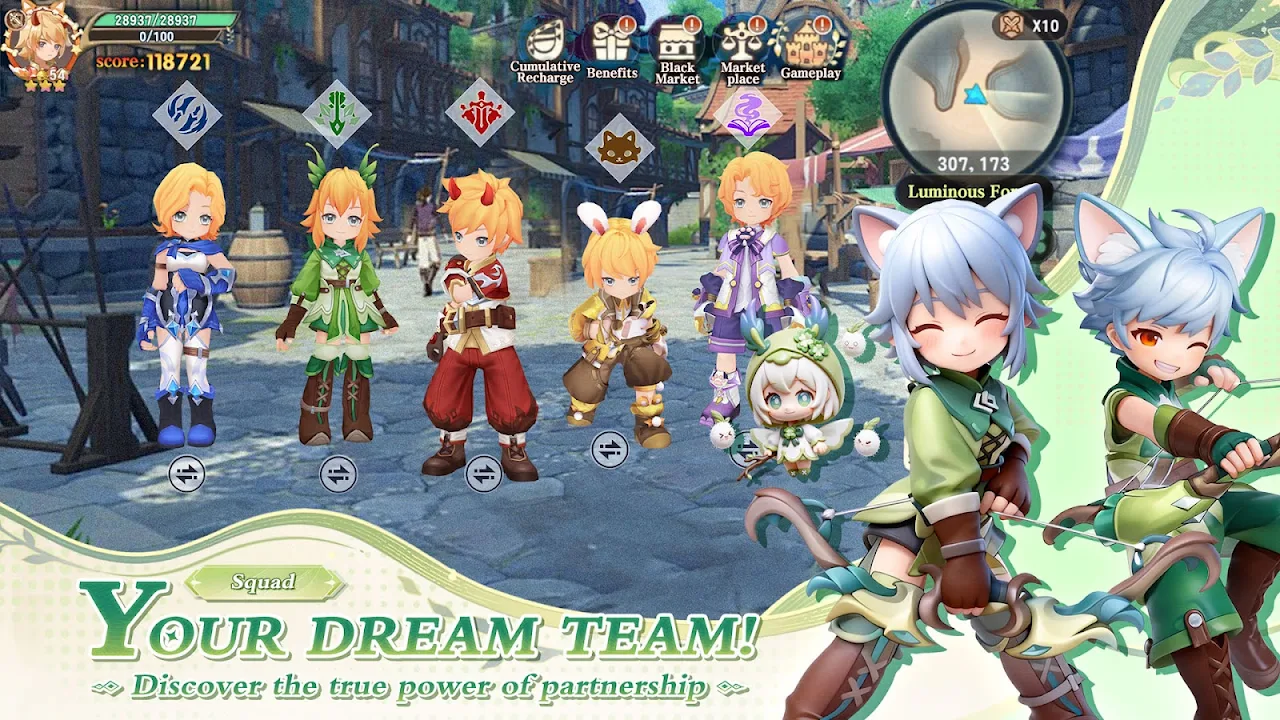Swap the green-dressed squad member
This screenshot has width=1280, height=720.
click(338, 474)
